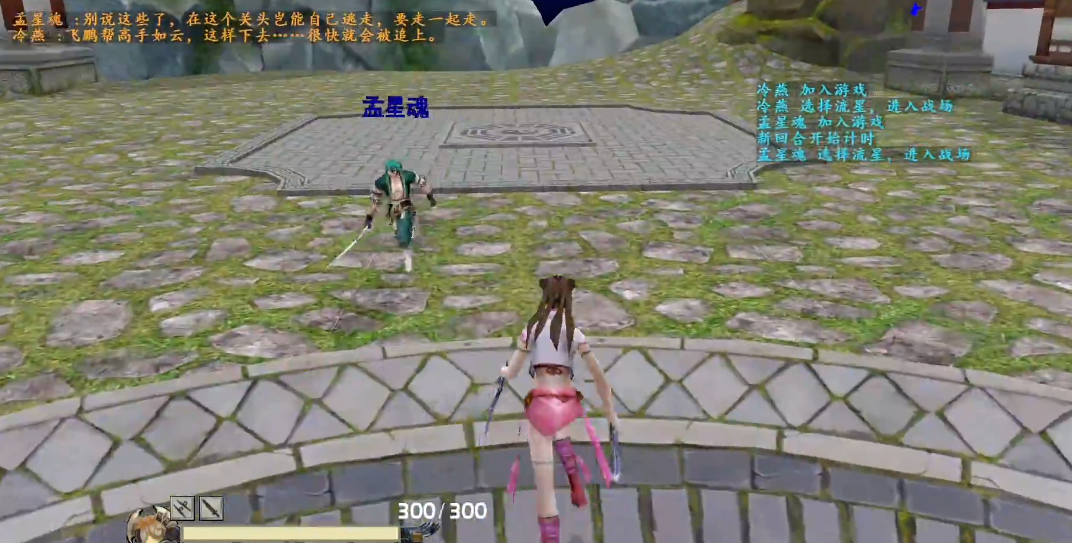Select the twin daggers weapon icon
Image resolution: width=1072 pixels, height=543 pixels.
(x=182, y=509)
